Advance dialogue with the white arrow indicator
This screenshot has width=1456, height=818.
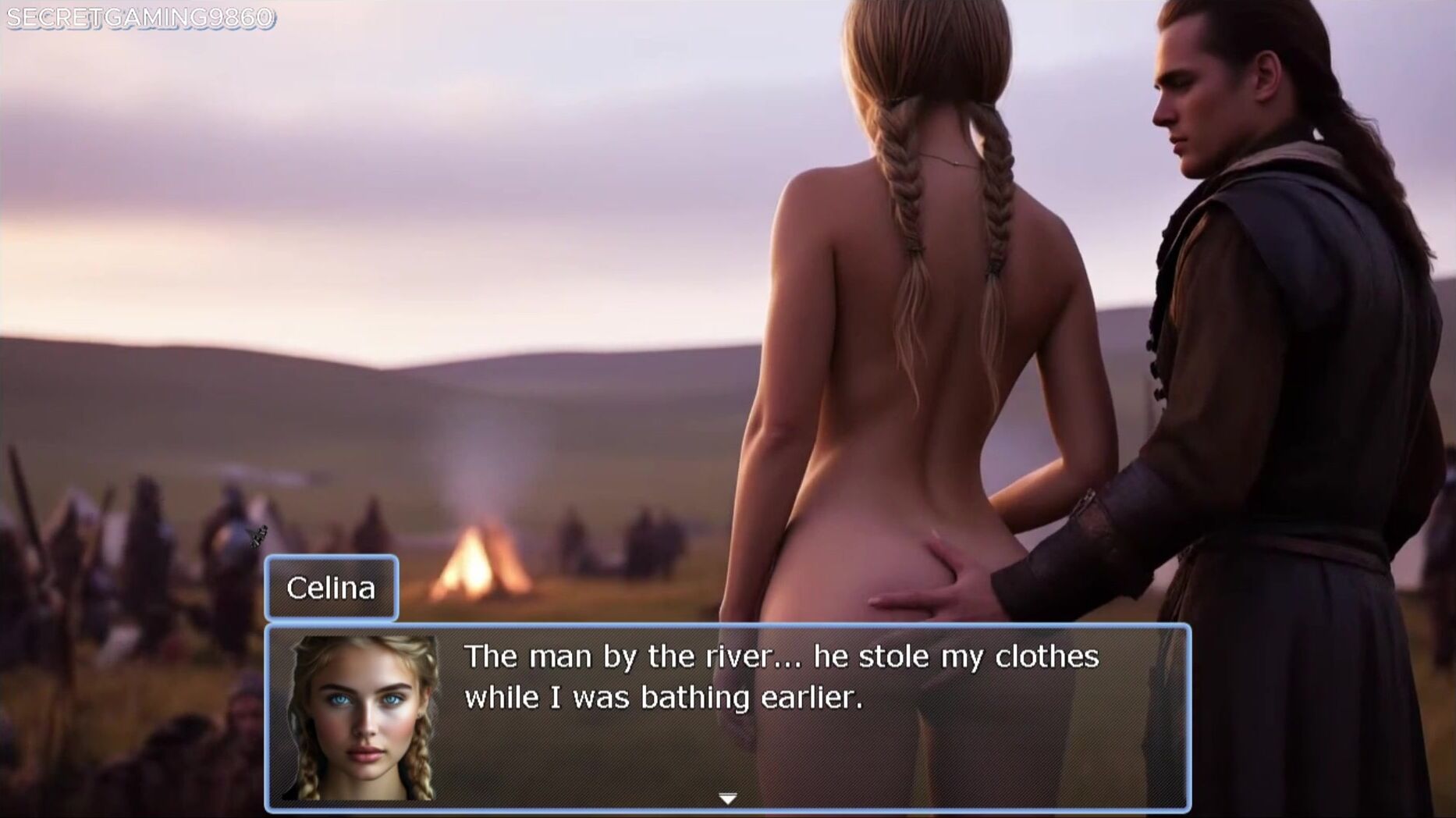(x=727, y=798)
